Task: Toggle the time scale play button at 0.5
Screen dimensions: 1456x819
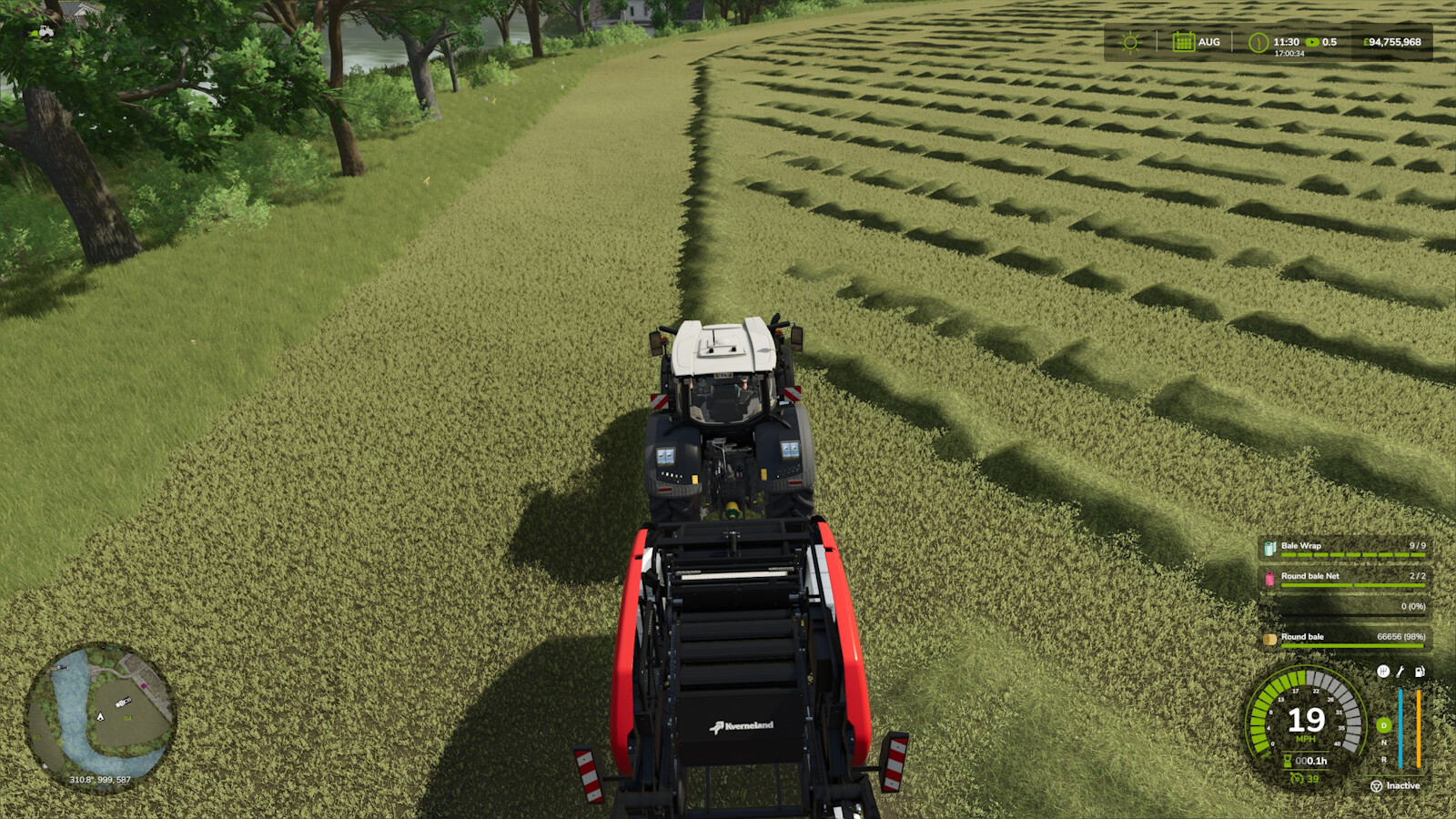Action: pyautogui.click(x=1310, y=42)
